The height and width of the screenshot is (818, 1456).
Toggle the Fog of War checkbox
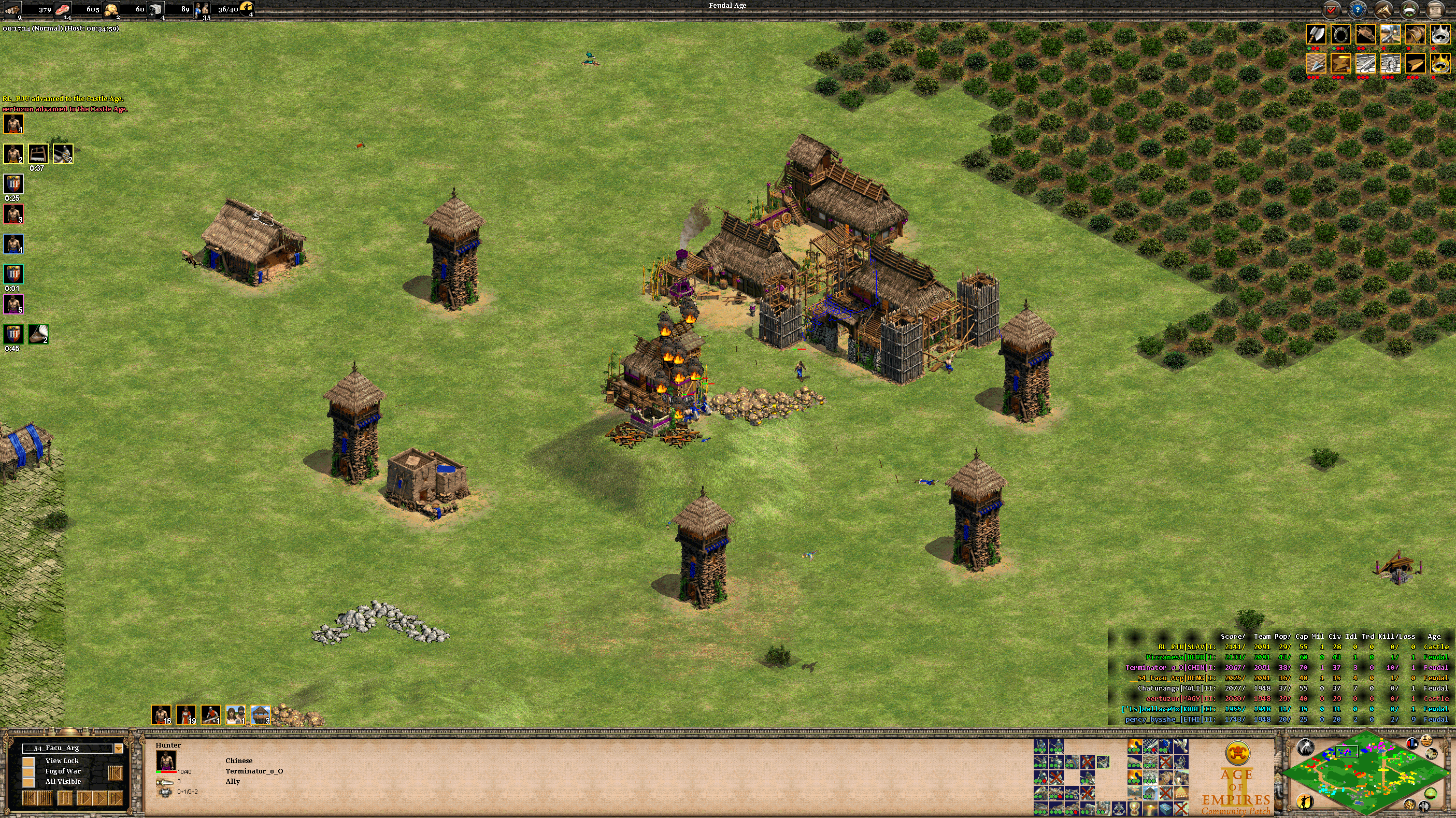click(x=28, y=772)
